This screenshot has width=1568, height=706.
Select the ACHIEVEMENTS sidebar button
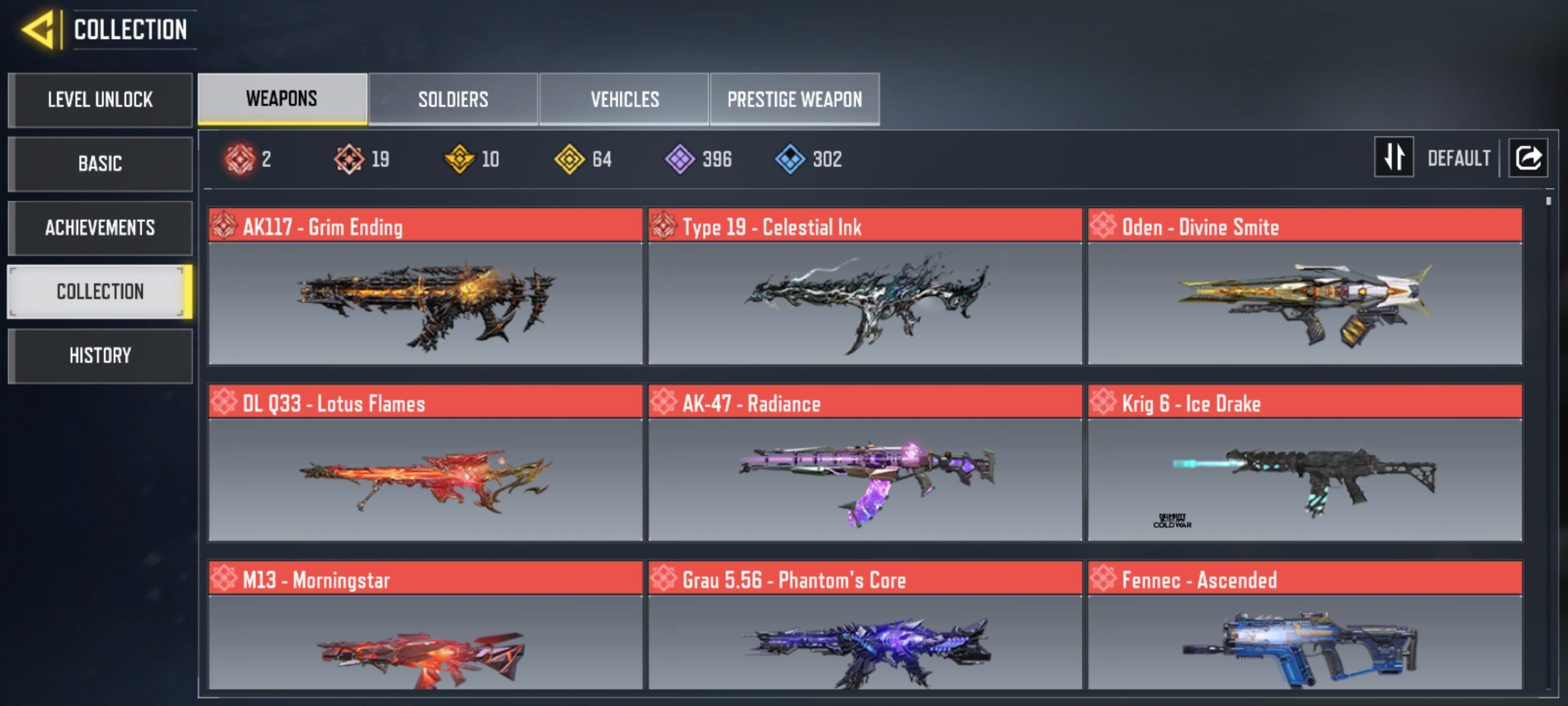point(100,227)
